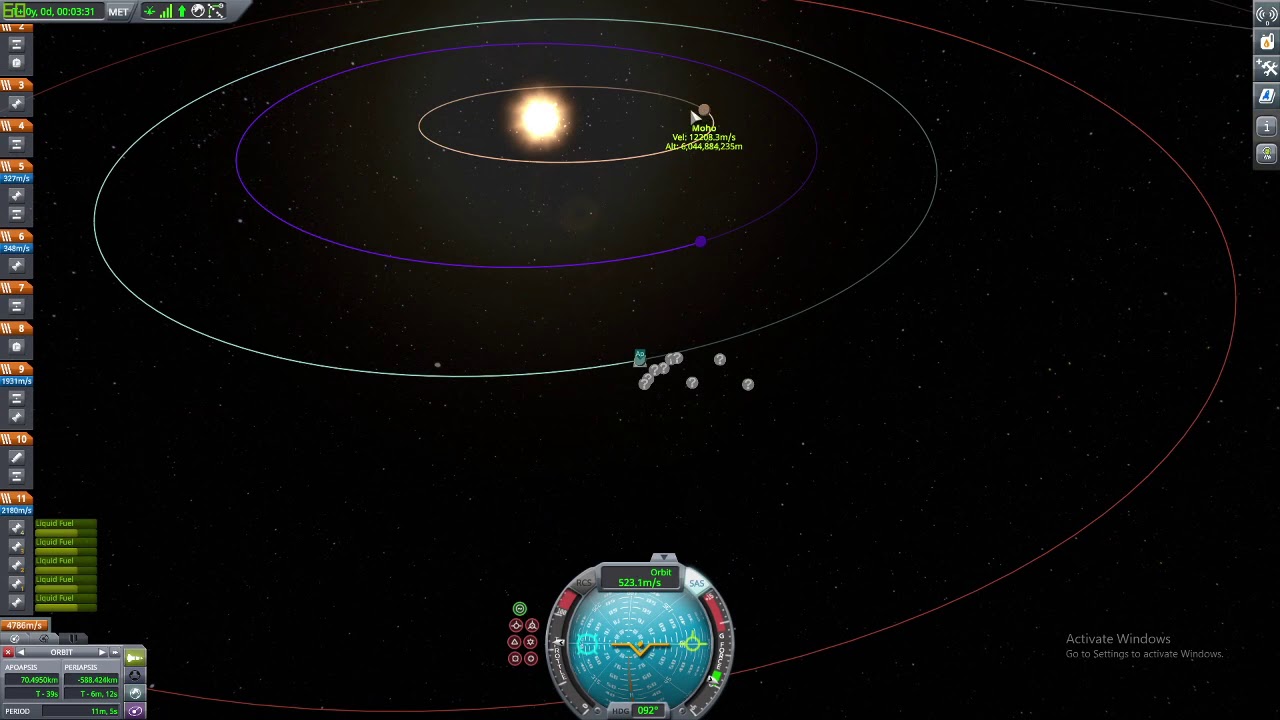
Task: Click the ORBIT tab label on the info panel
Action: [x=61, y=652]
